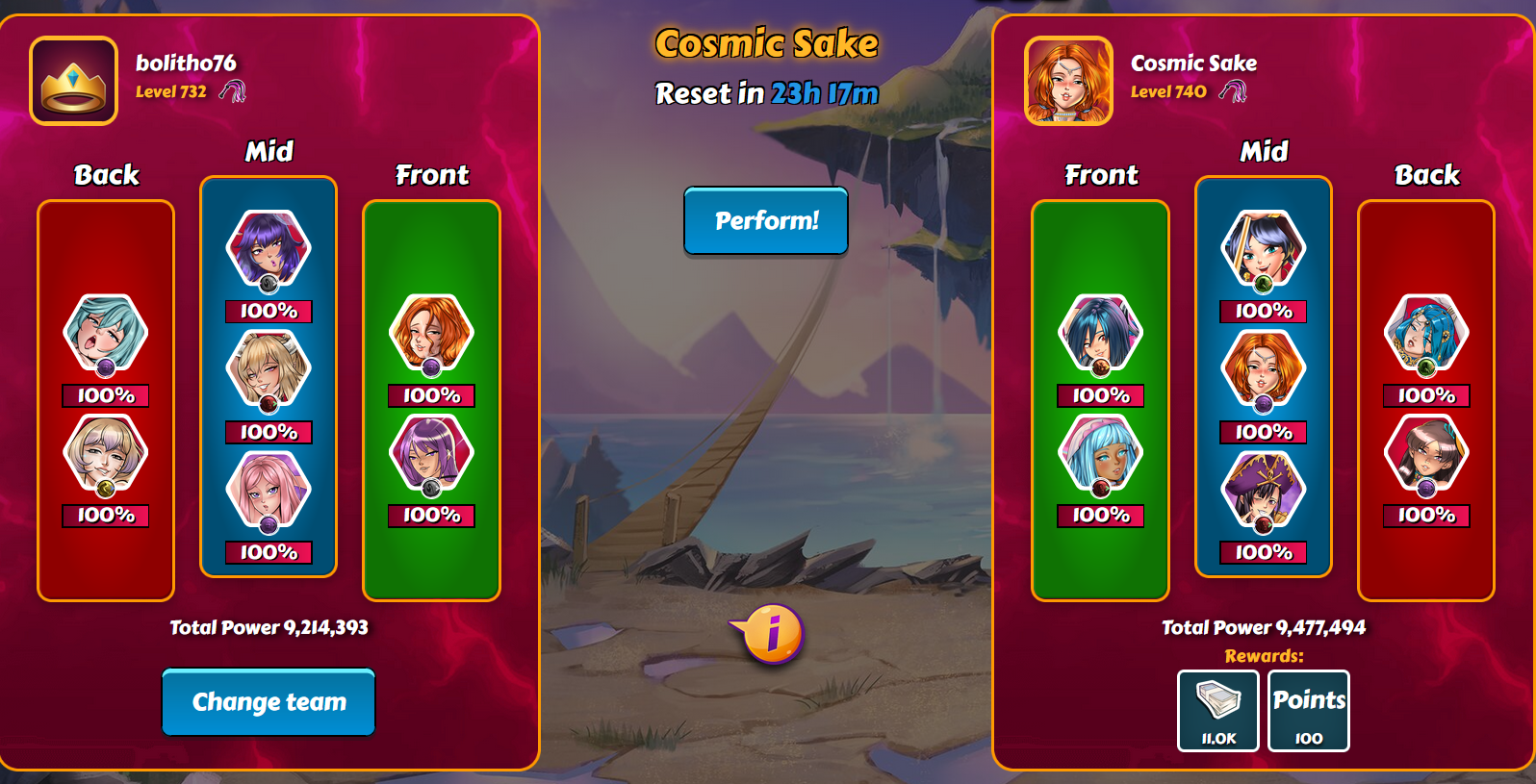1536x784 pixels.
Task: Open Cosmic Sake's opponent avatar
Action: point(1068,81)
